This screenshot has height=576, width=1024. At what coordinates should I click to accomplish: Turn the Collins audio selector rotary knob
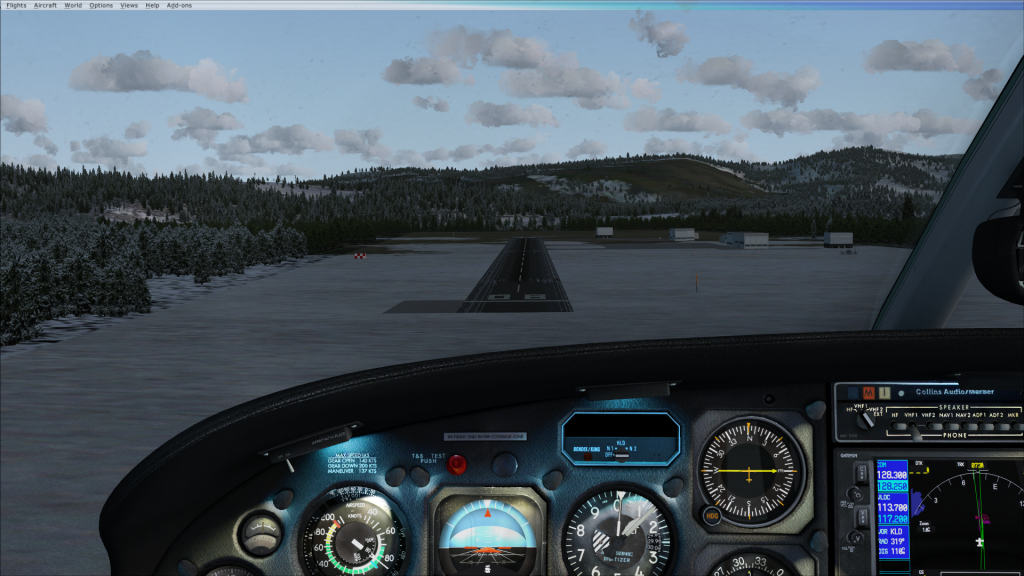pyautogui.click(x=866, y=420)
